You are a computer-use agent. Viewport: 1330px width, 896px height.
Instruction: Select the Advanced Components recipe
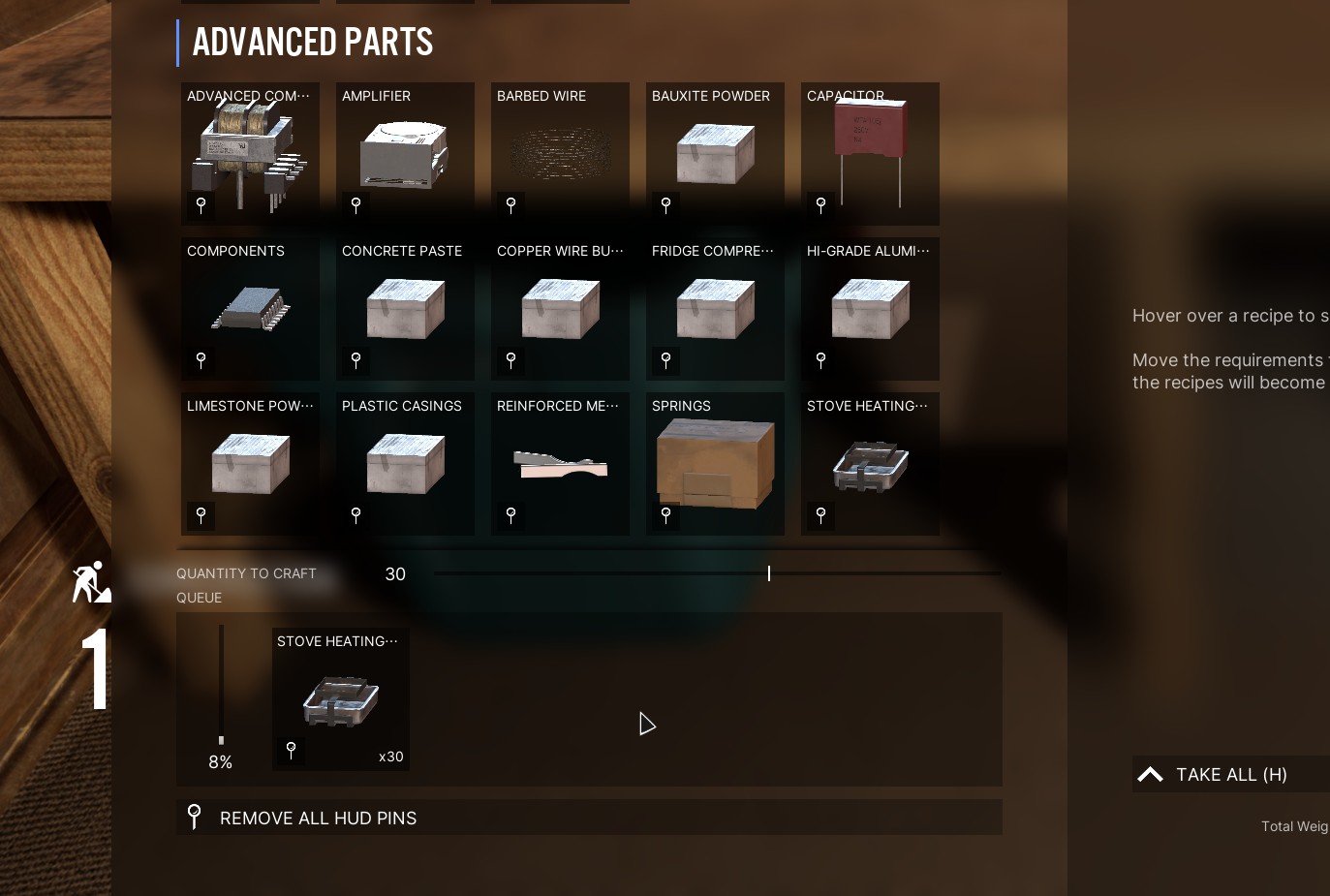250,154
